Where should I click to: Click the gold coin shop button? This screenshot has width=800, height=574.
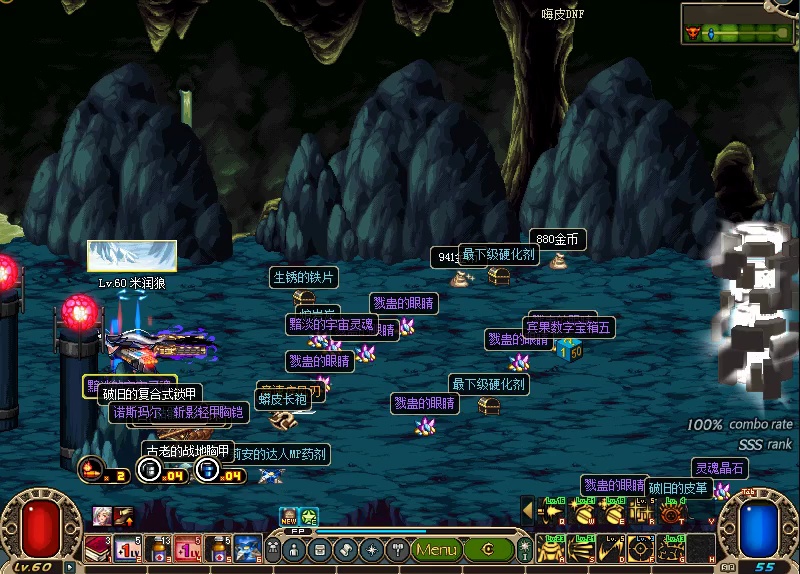(488, 549)
